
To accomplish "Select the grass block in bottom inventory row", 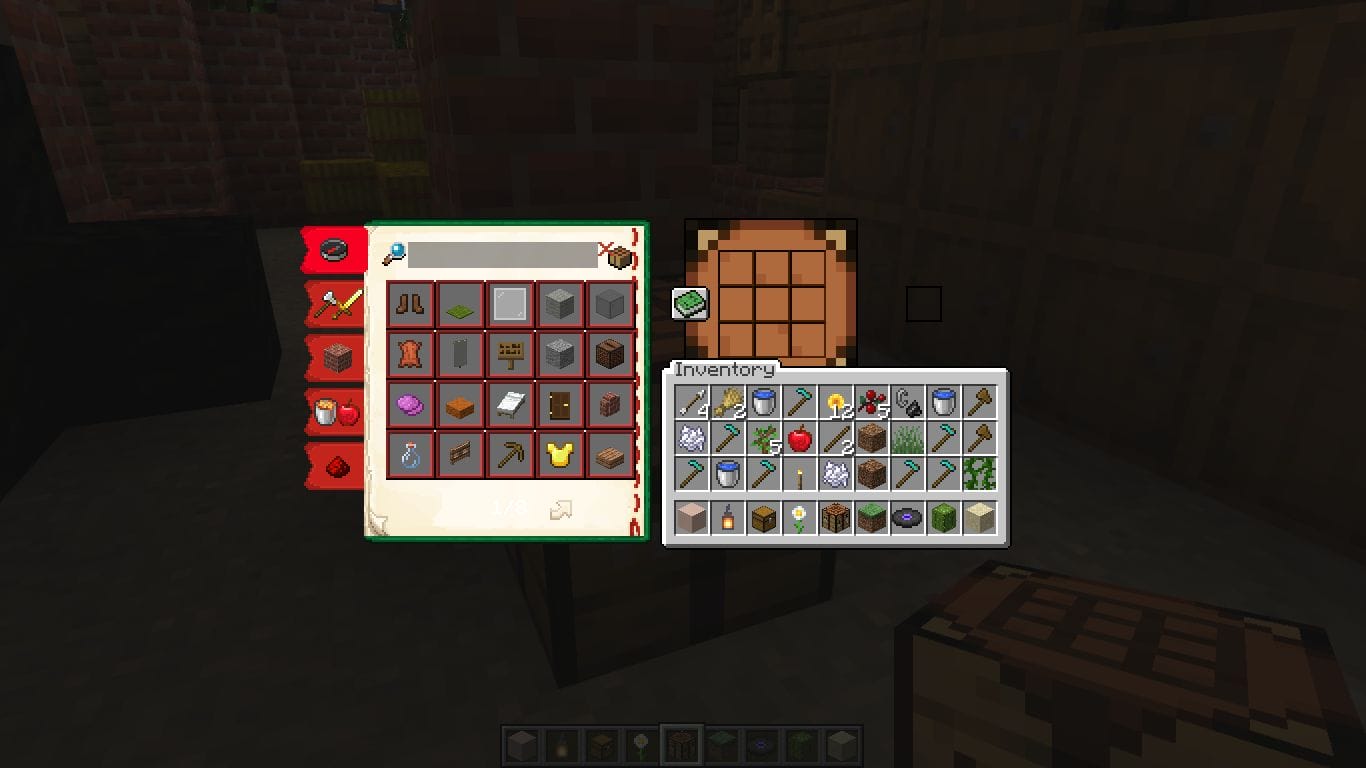I will tap(869, 518).
